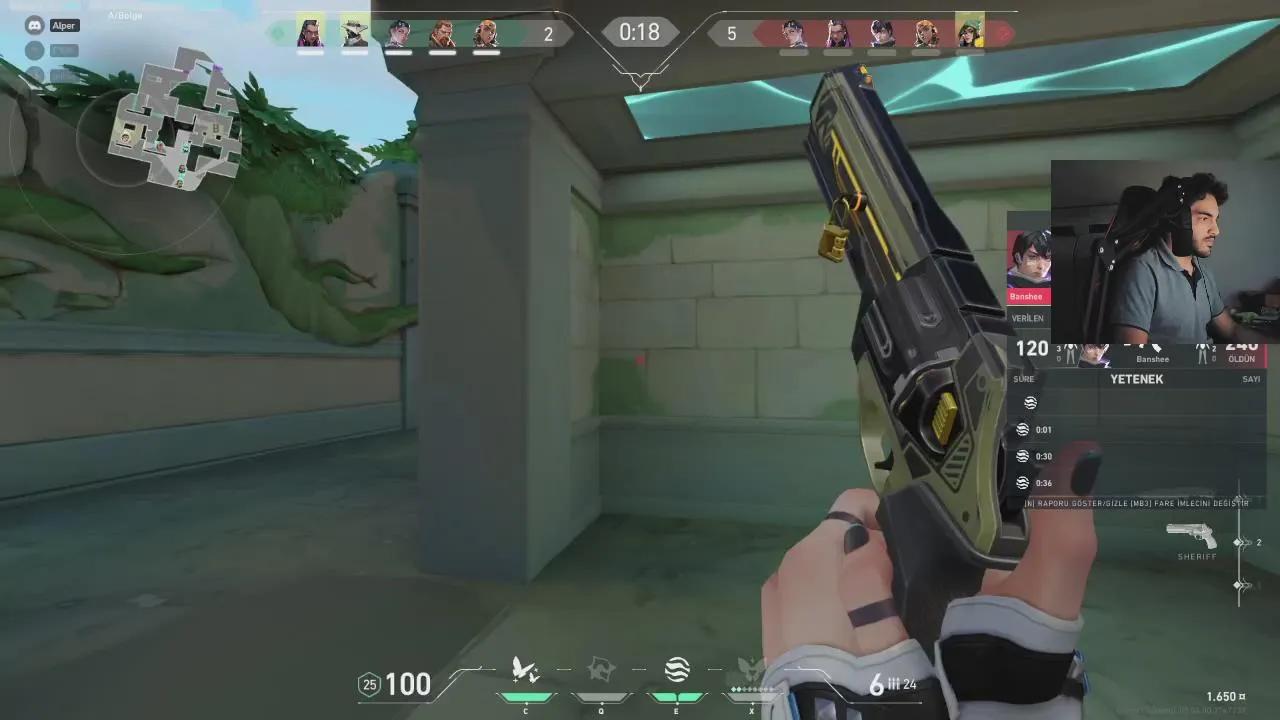
Task: Click the SHERIFF weapon label text
Action: click(1196, 556)
